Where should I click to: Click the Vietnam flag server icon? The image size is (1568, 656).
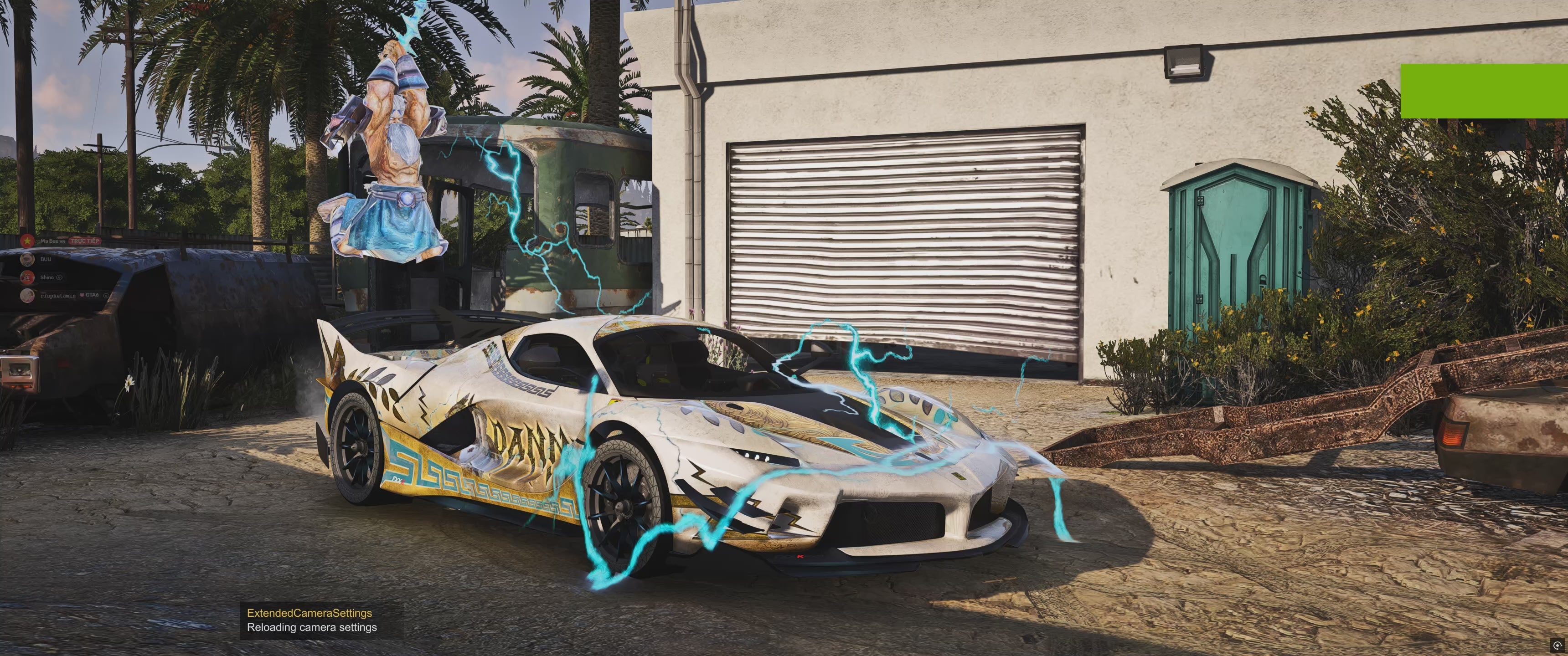[27, 241]
